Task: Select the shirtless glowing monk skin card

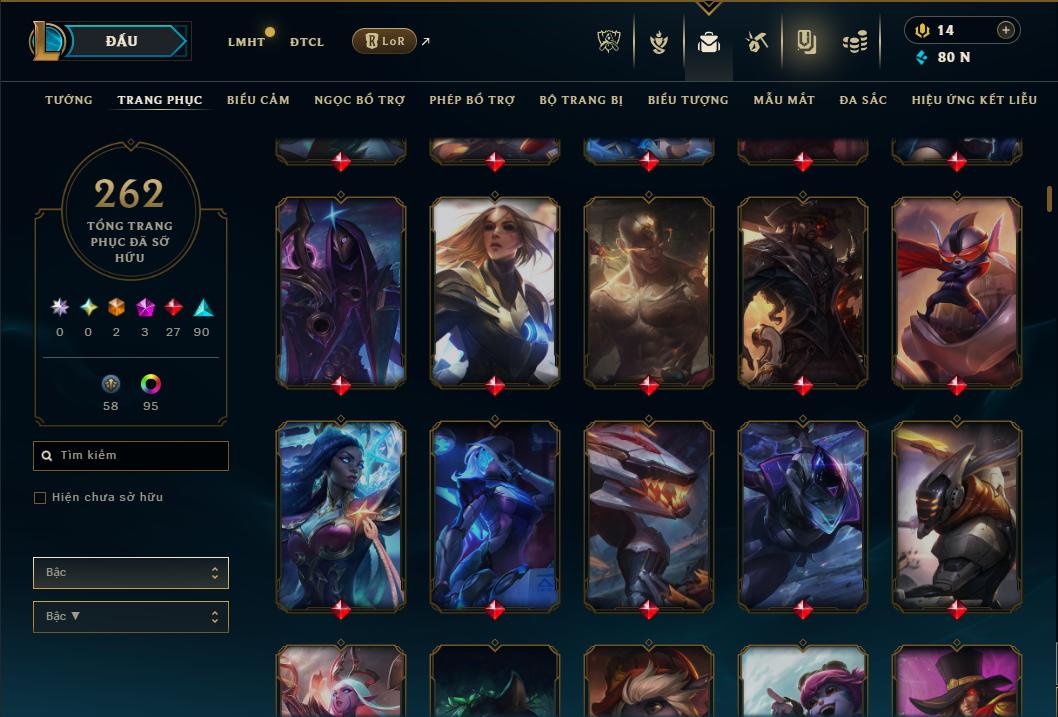Action: click(649, 290)
